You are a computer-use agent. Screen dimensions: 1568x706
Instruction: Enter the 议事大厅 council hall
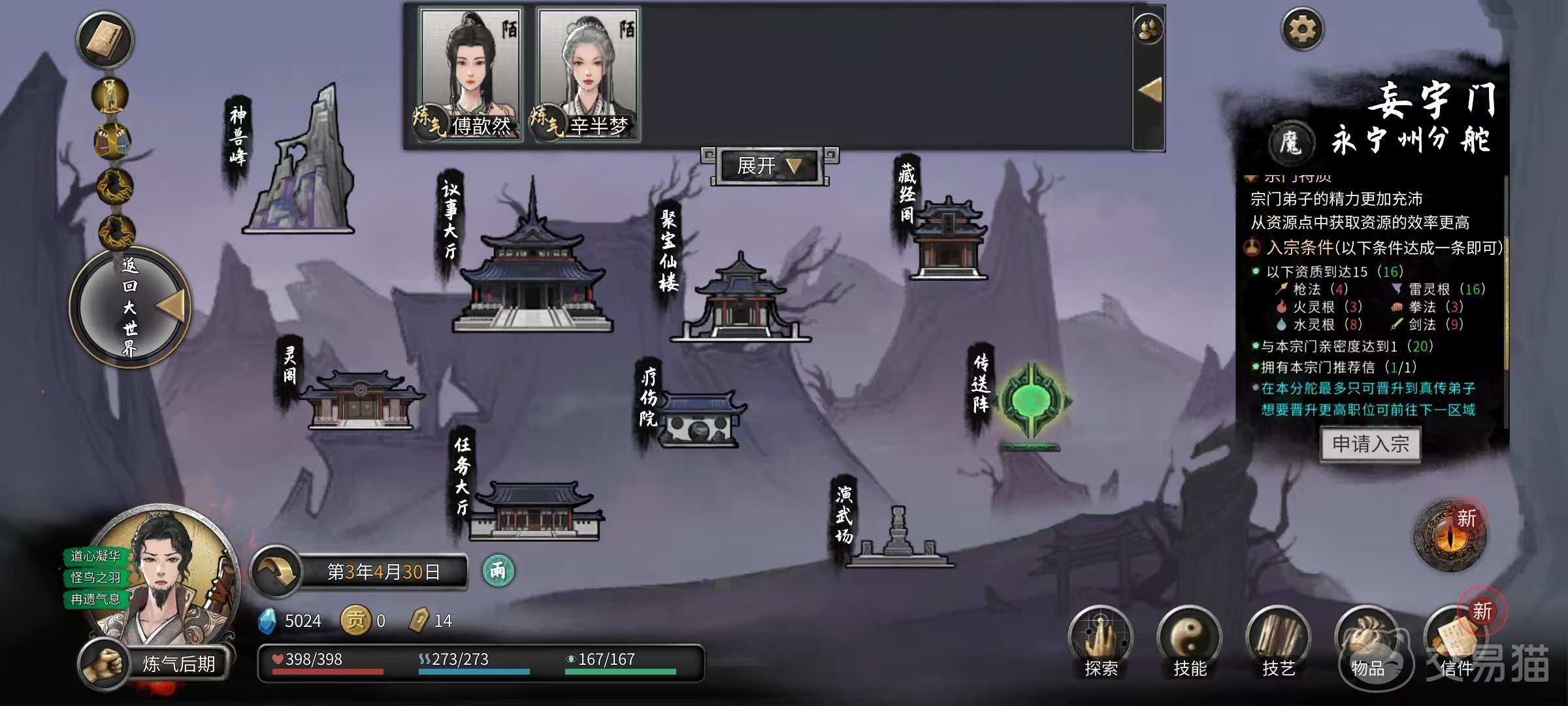(532, 268)
